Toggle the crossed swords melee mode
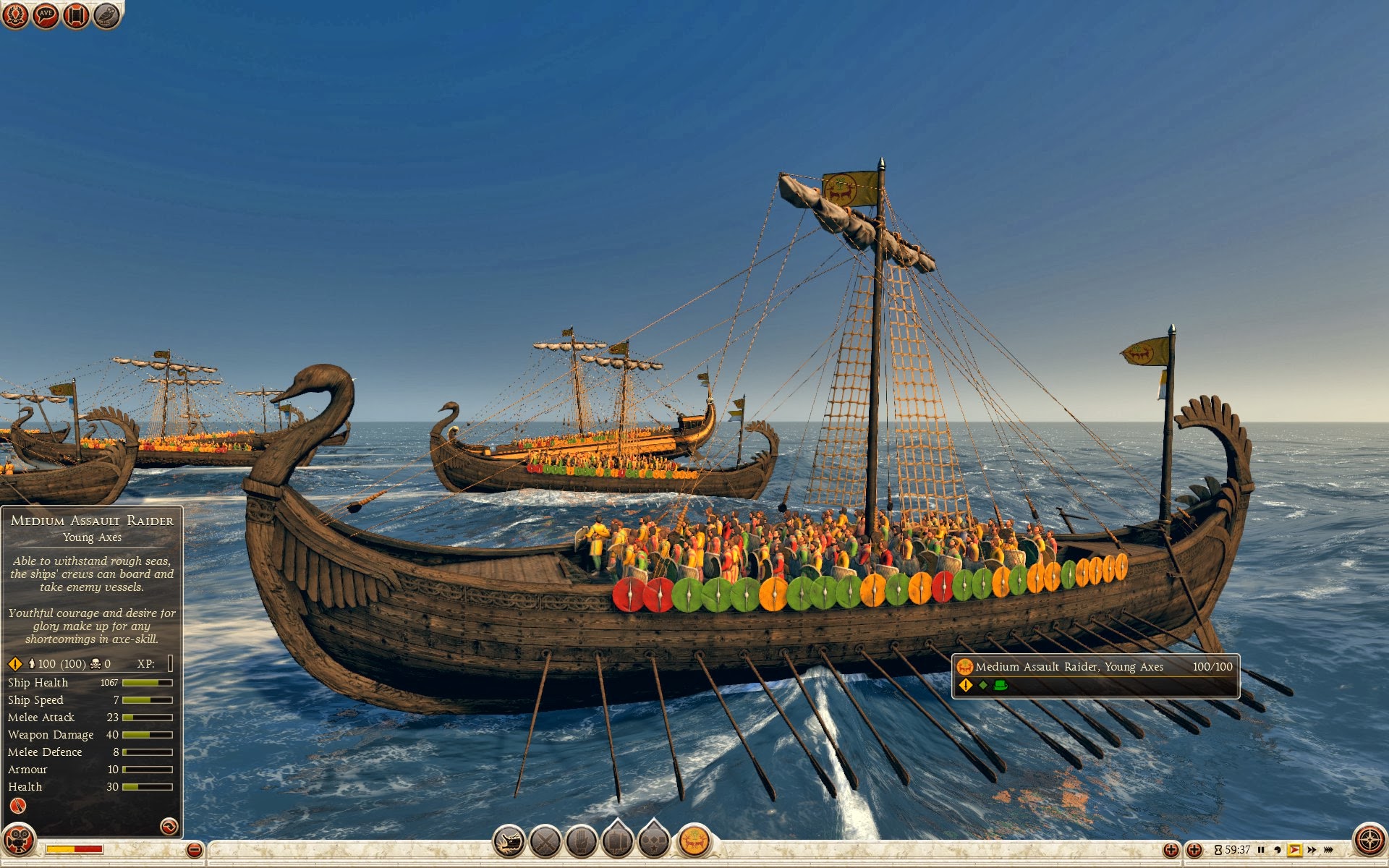The width and height of the screenshot is (1389, 868). coord(545,841)
